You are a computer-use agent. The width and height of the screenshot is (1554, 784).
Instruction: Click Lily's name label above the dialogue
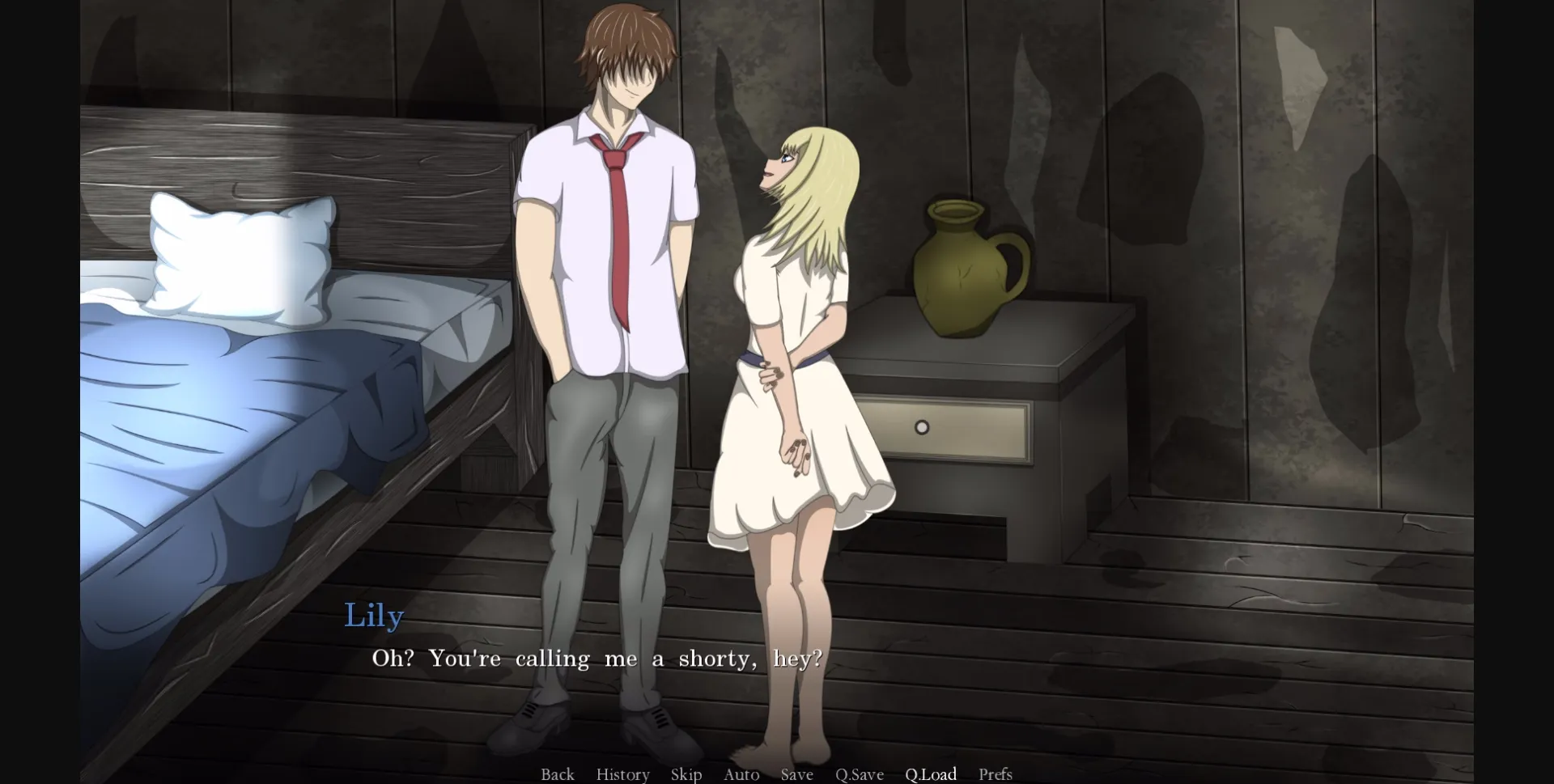[374, 615]
